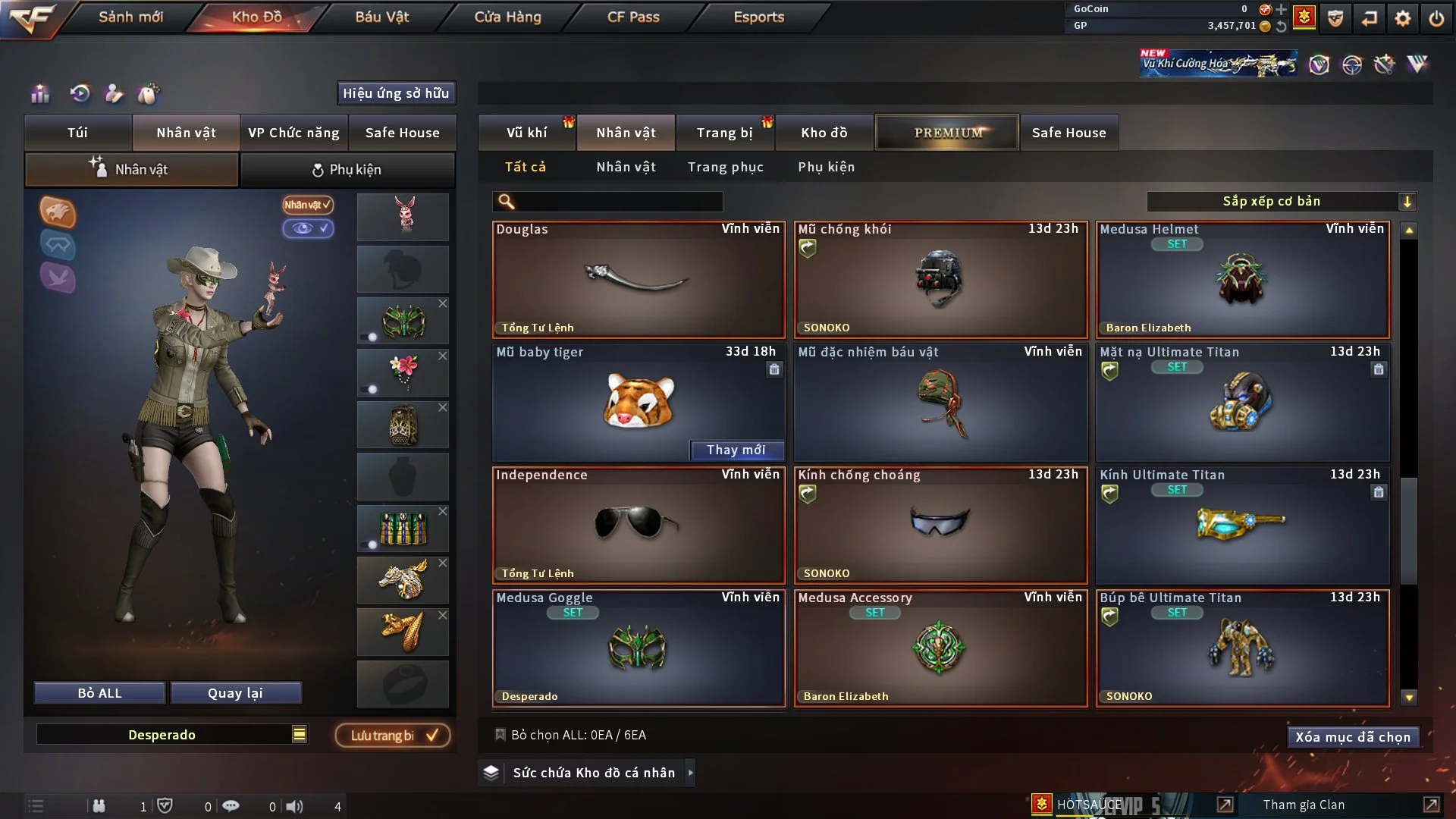Renew the Mũ baby tiger with Thay mới
This screenshot has width=1456, height=819.
(x=736, y=450)
